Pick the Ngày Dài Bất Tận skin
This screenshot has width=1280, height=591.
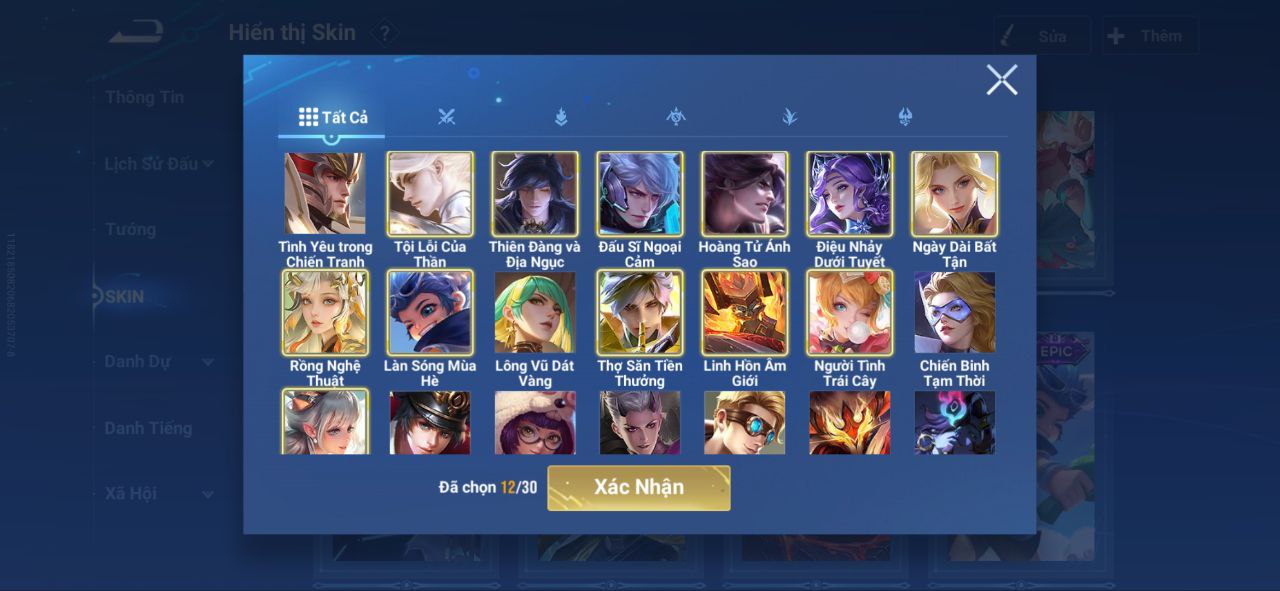(955, 194)
